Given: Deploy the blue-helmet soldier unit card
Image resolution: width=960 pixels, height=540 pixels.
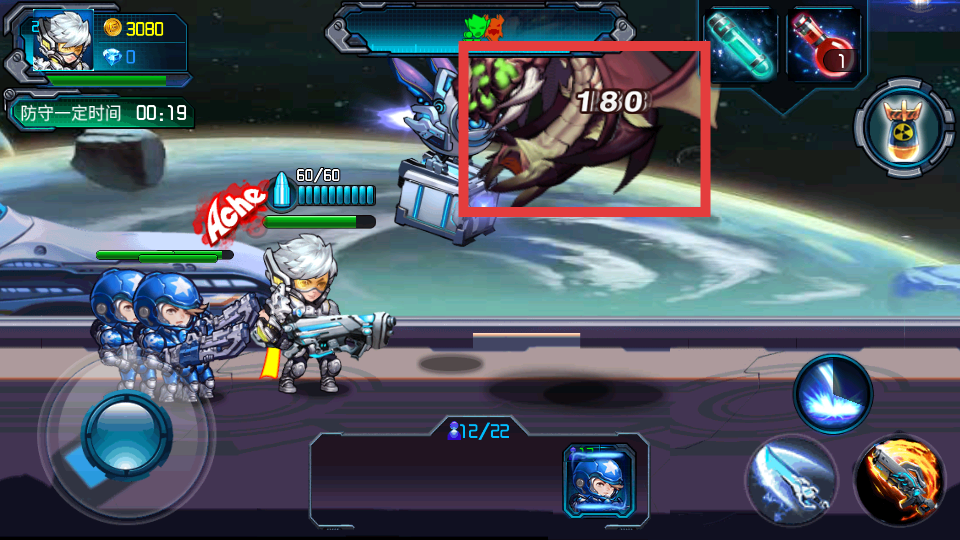Looking at the screenshot, I should [x=600, y=480].
